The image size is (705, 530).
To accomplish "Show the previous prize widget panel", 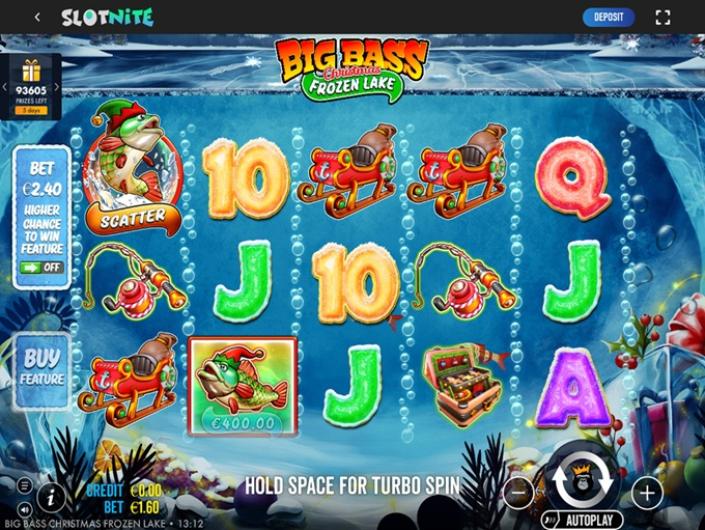I will [4, 87].
